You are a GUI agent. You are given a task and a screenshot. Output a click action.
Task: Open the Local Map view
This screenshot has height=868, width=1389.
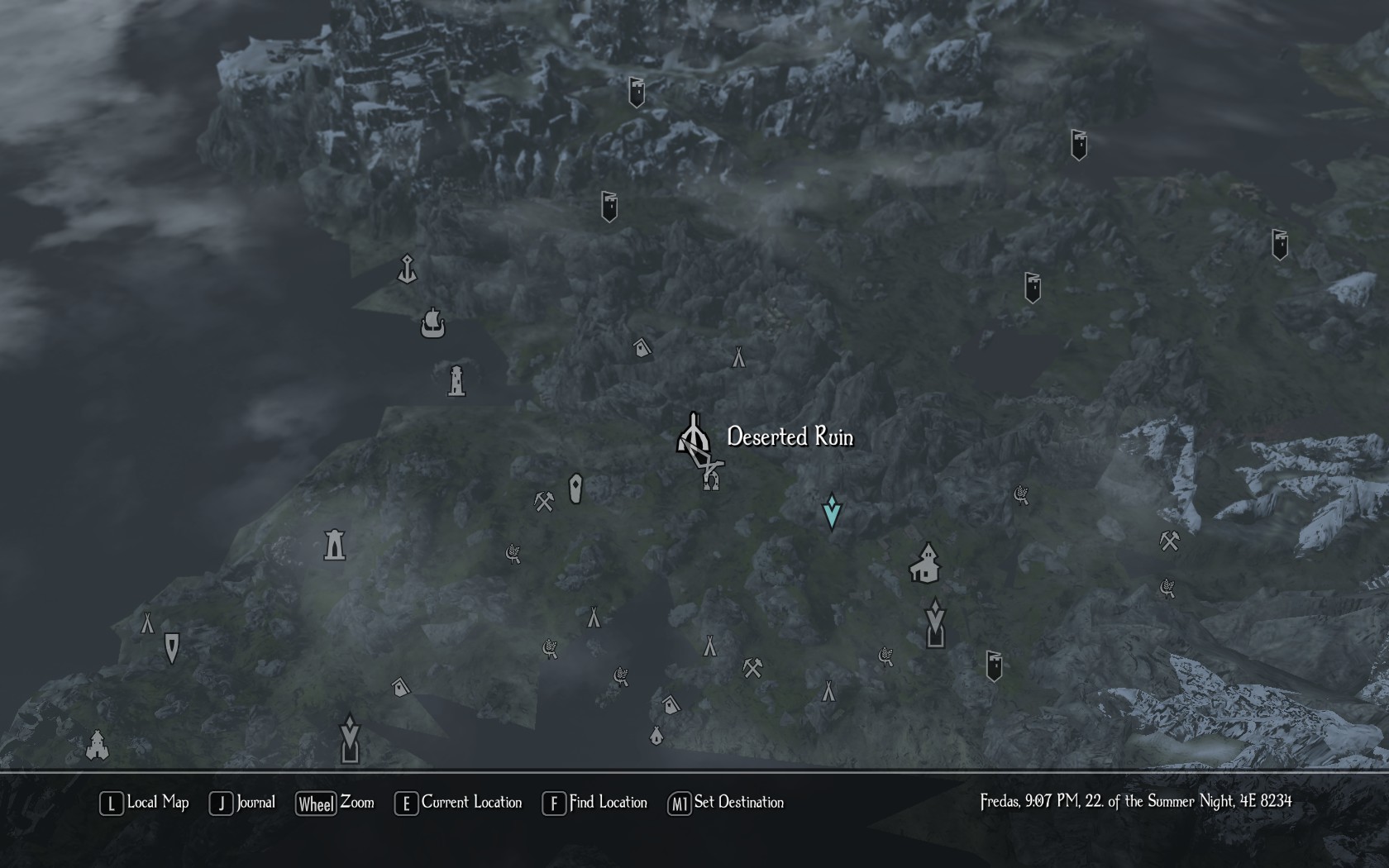(145, 803)
